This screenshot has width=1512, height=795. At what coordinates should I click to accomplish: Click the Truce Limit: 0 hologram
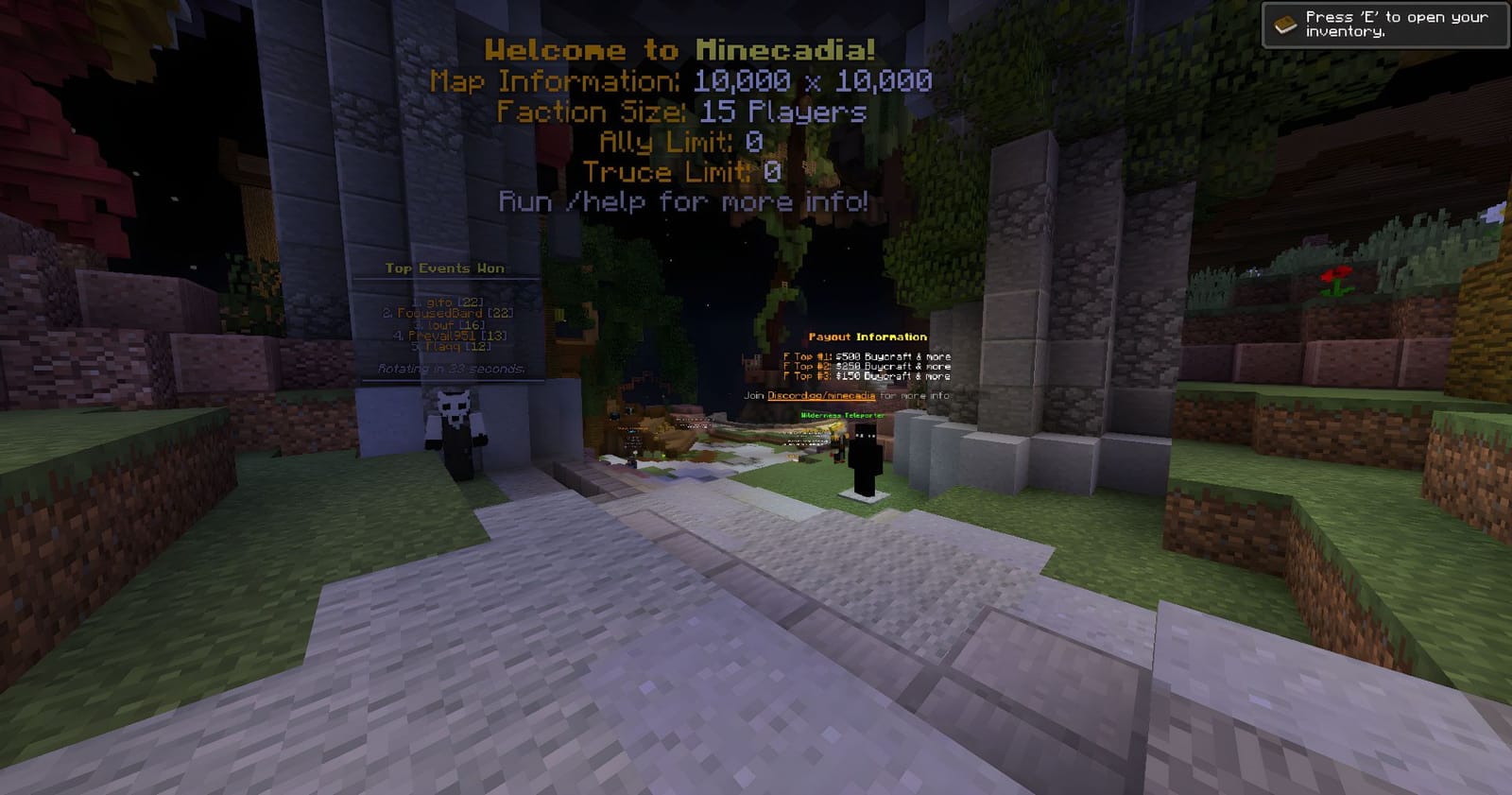point(682,172)
